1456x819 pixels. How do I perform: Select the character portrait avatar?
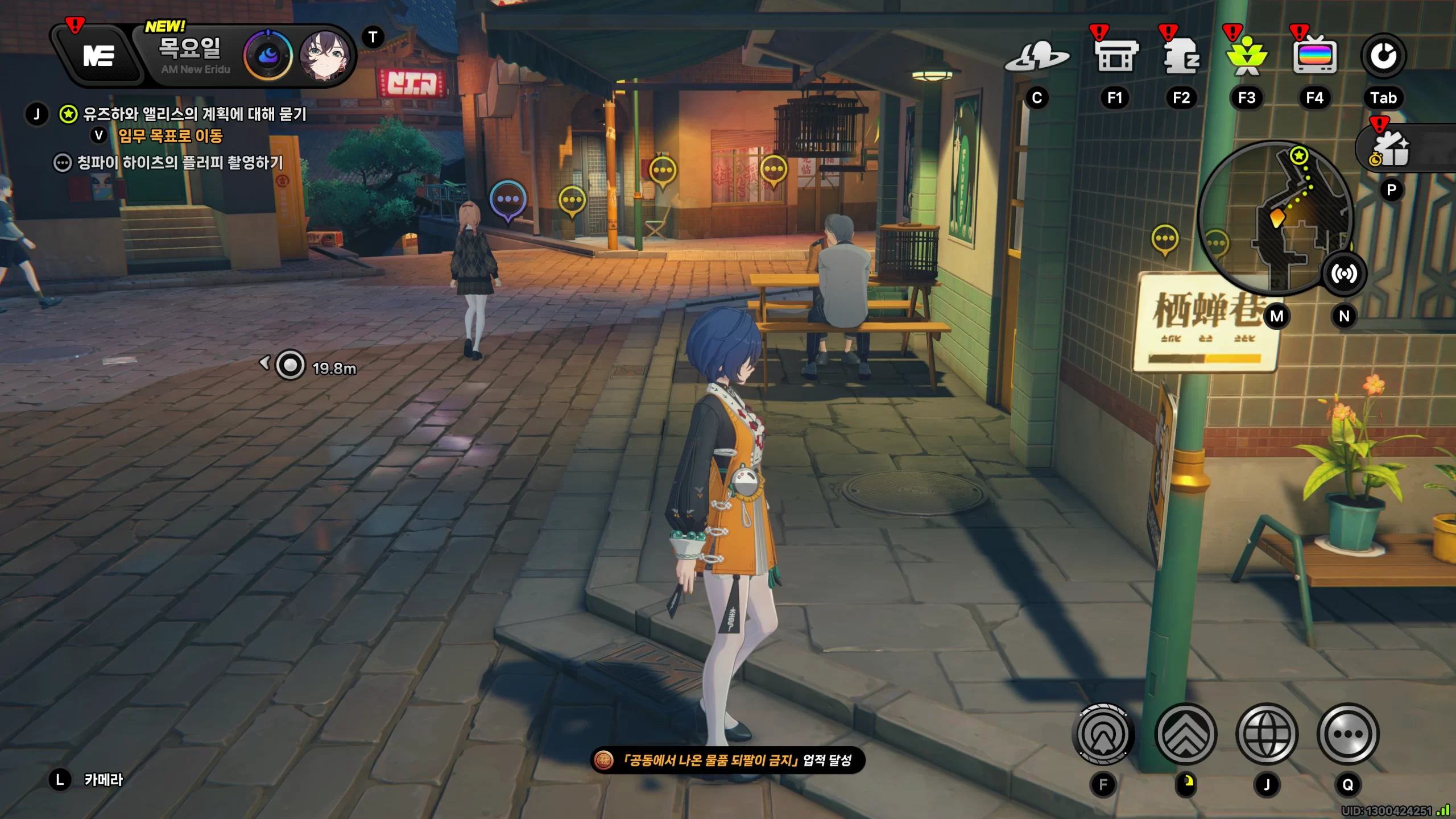click(x=324, y=56)
